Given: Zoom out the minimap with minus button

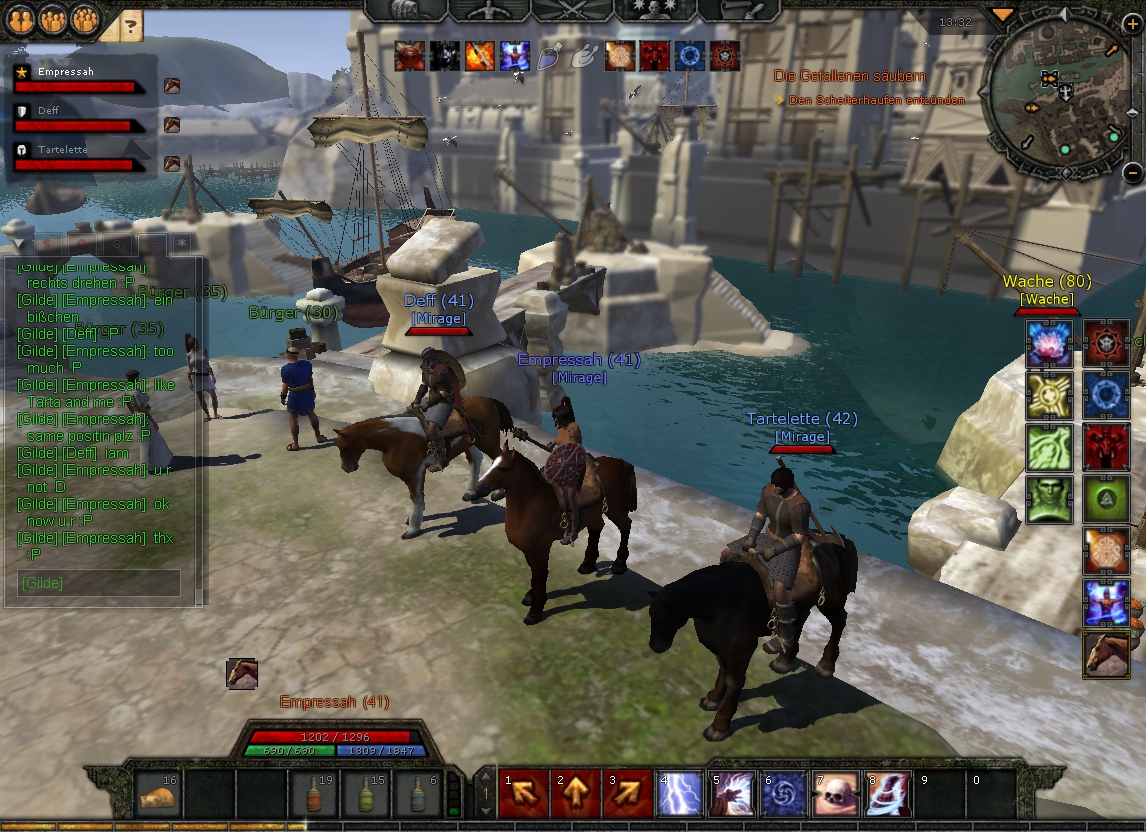Looking at the screenshot, I should pyautogui.click(x=1132, y=172).
